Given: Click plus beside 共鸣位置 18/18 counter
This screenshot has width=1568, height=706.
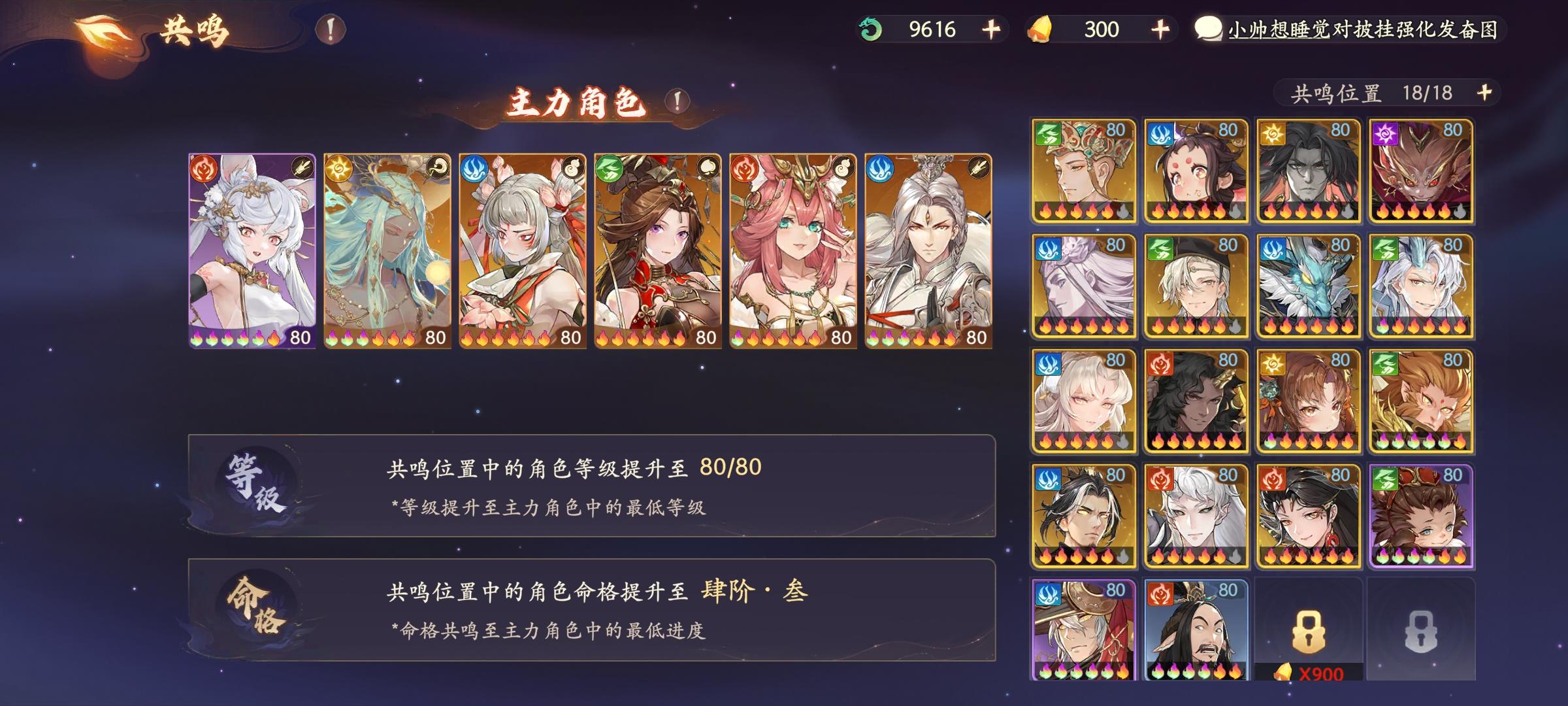Looking at the screenshot, I should tap(1486, 93).
